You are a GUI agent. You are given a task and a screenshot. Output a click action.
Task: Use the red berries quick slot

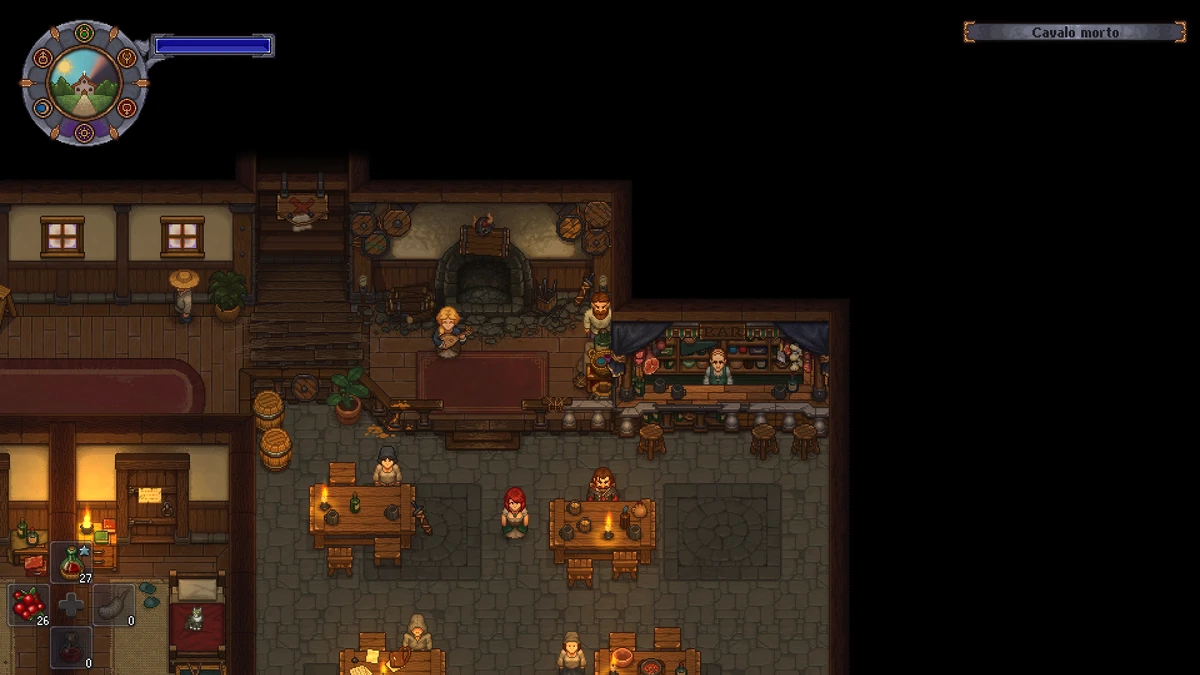[29, 605]
